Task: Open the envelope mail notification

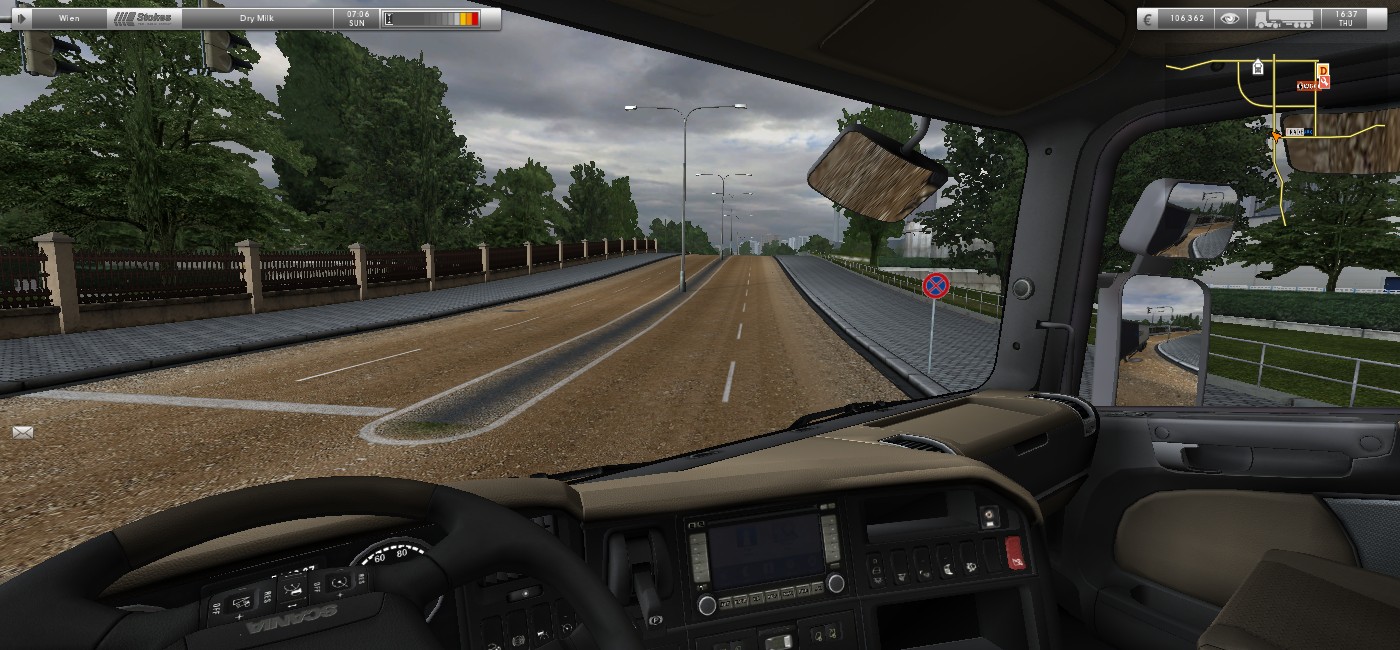Action: (x=23, y=432)
